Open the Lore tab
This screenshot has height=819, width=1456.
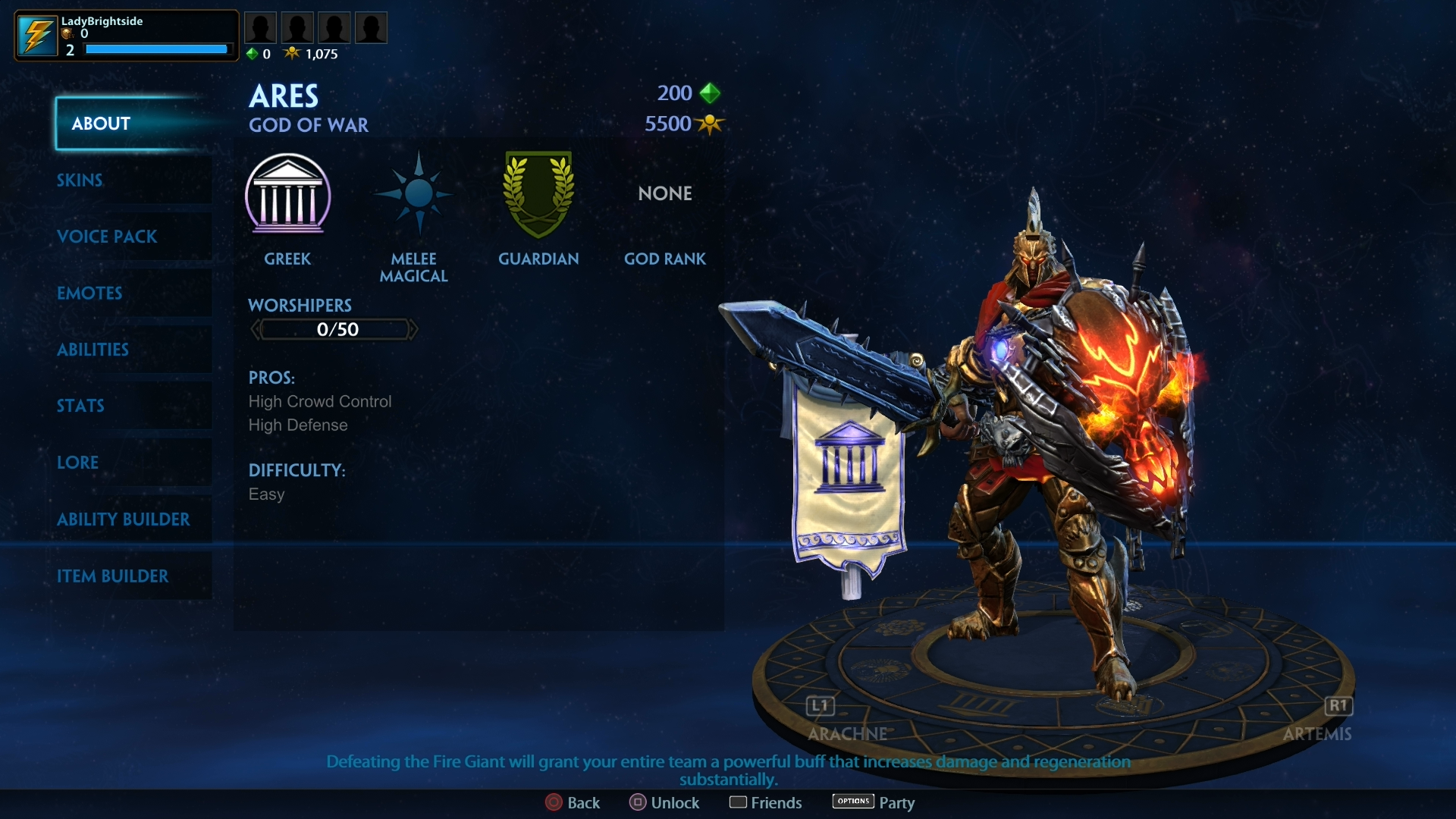[x=77, y=462]
